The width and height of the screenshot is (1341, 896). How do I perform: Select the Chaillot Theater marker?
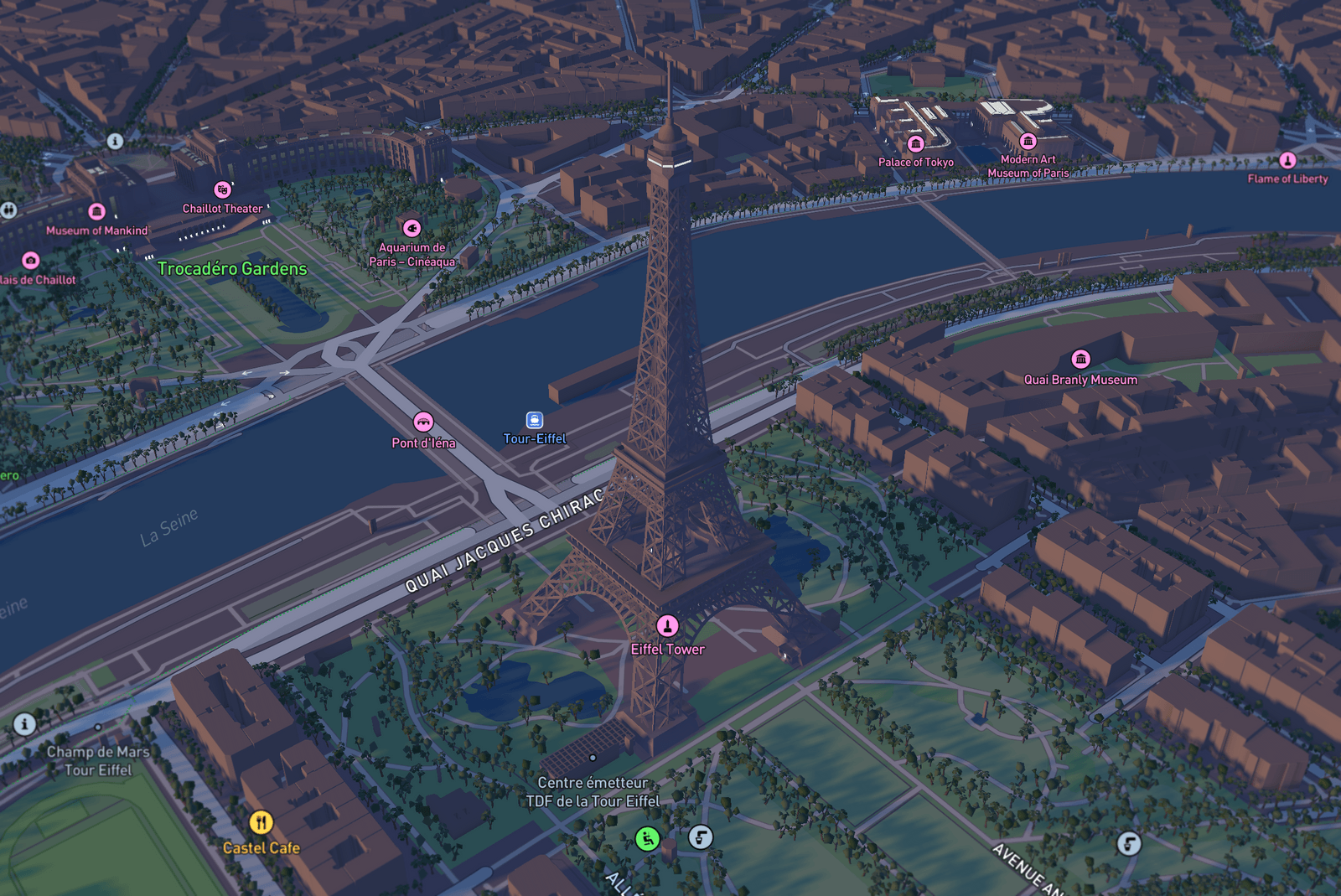point(221,189)
